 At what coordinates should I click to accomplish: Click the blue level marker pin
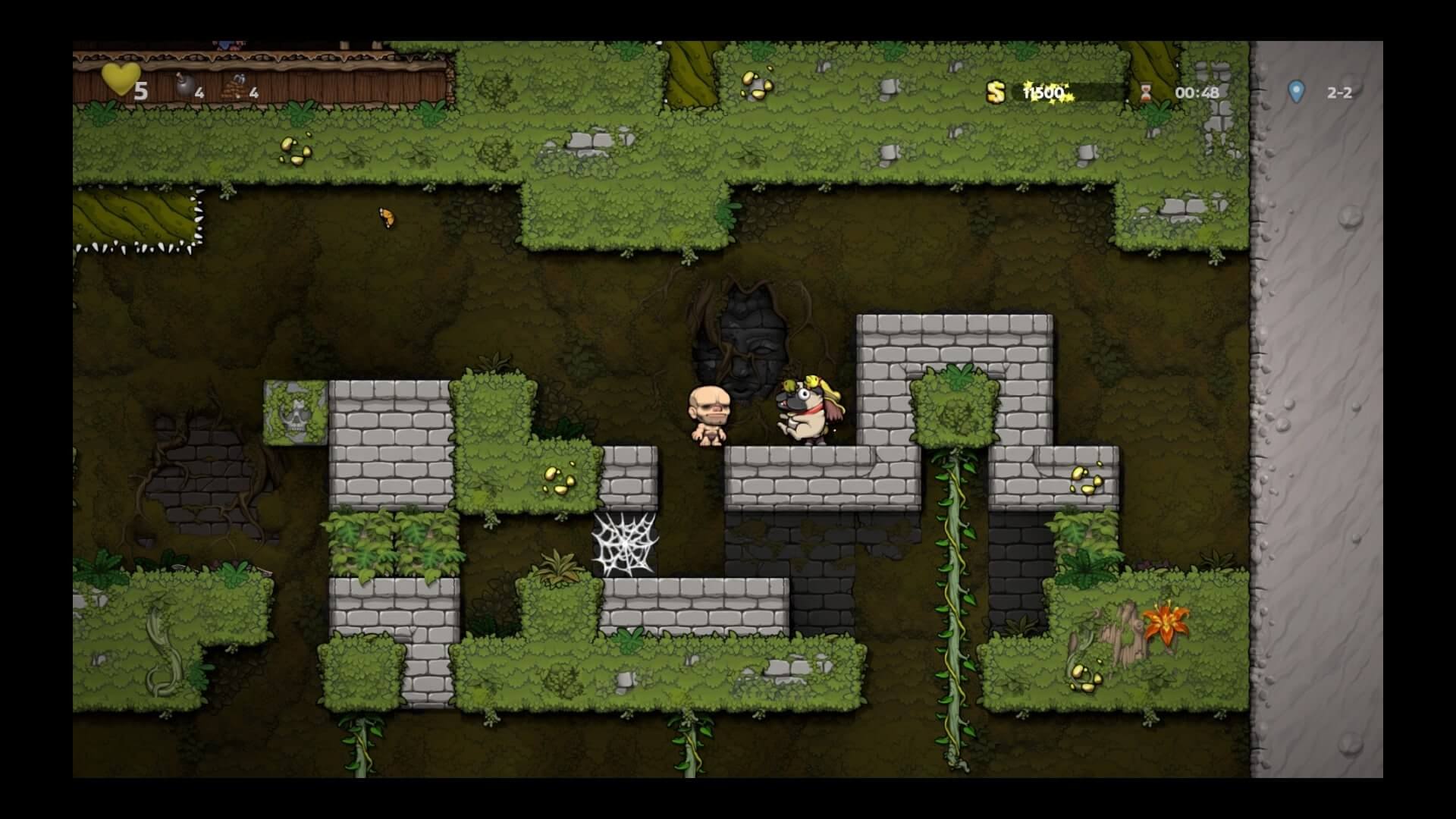click(x=1296, y=92)
